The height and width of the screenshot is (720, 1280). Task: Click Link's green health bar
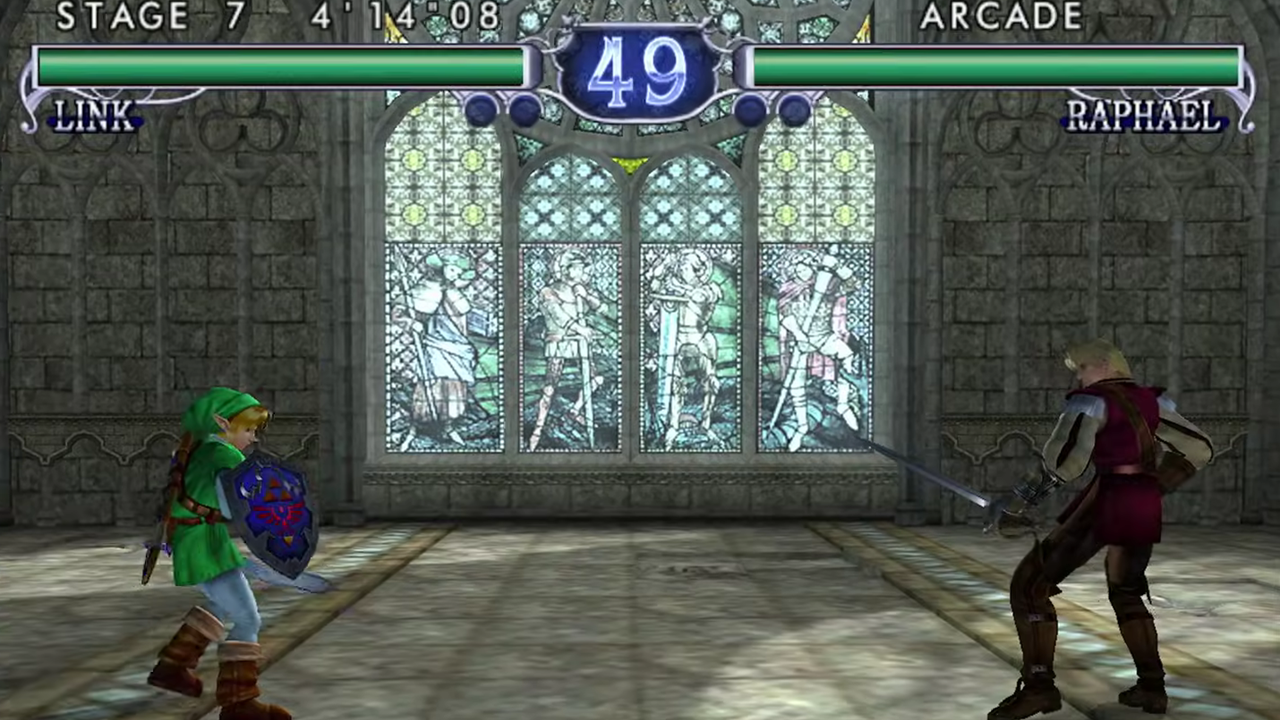coord(280,66)
